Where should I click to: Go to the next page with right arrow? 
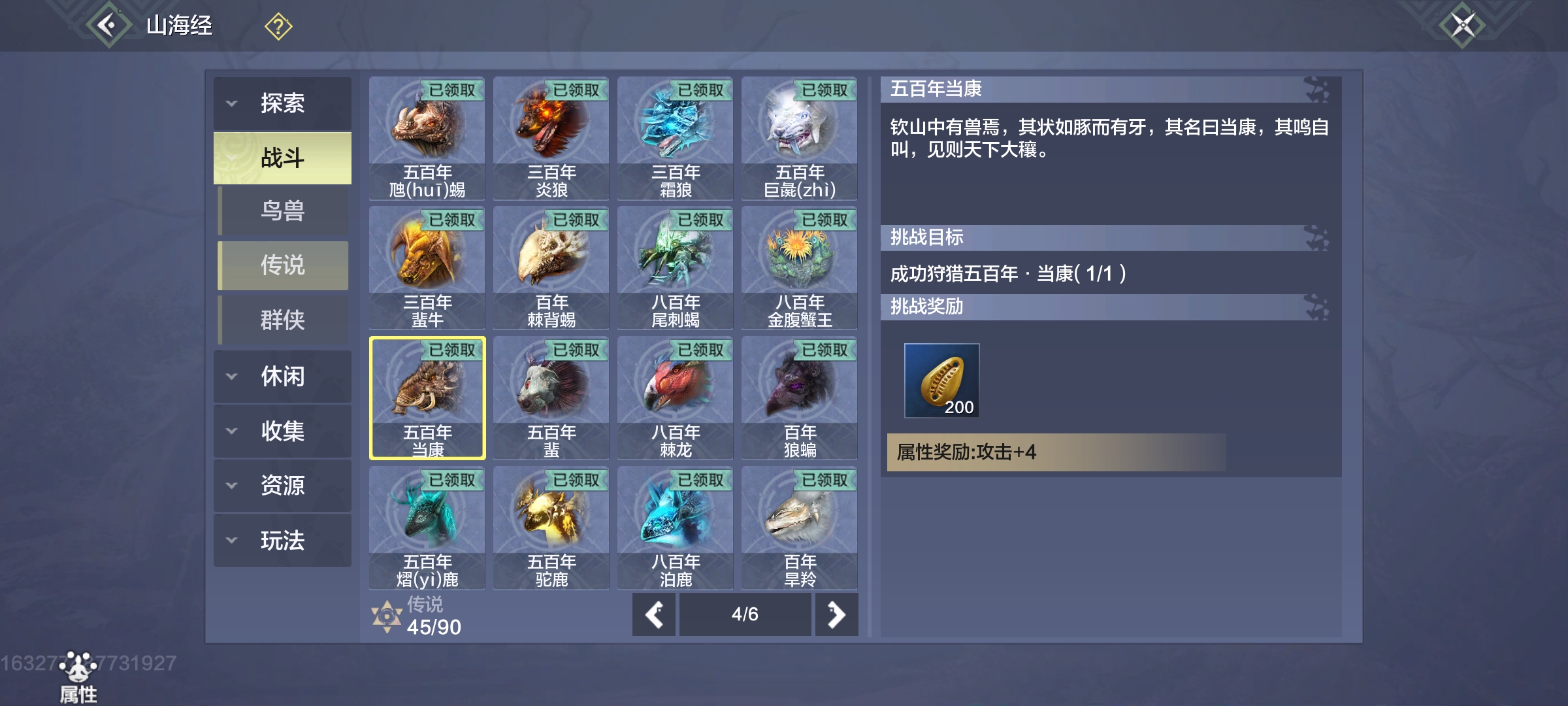click(837, 614)
